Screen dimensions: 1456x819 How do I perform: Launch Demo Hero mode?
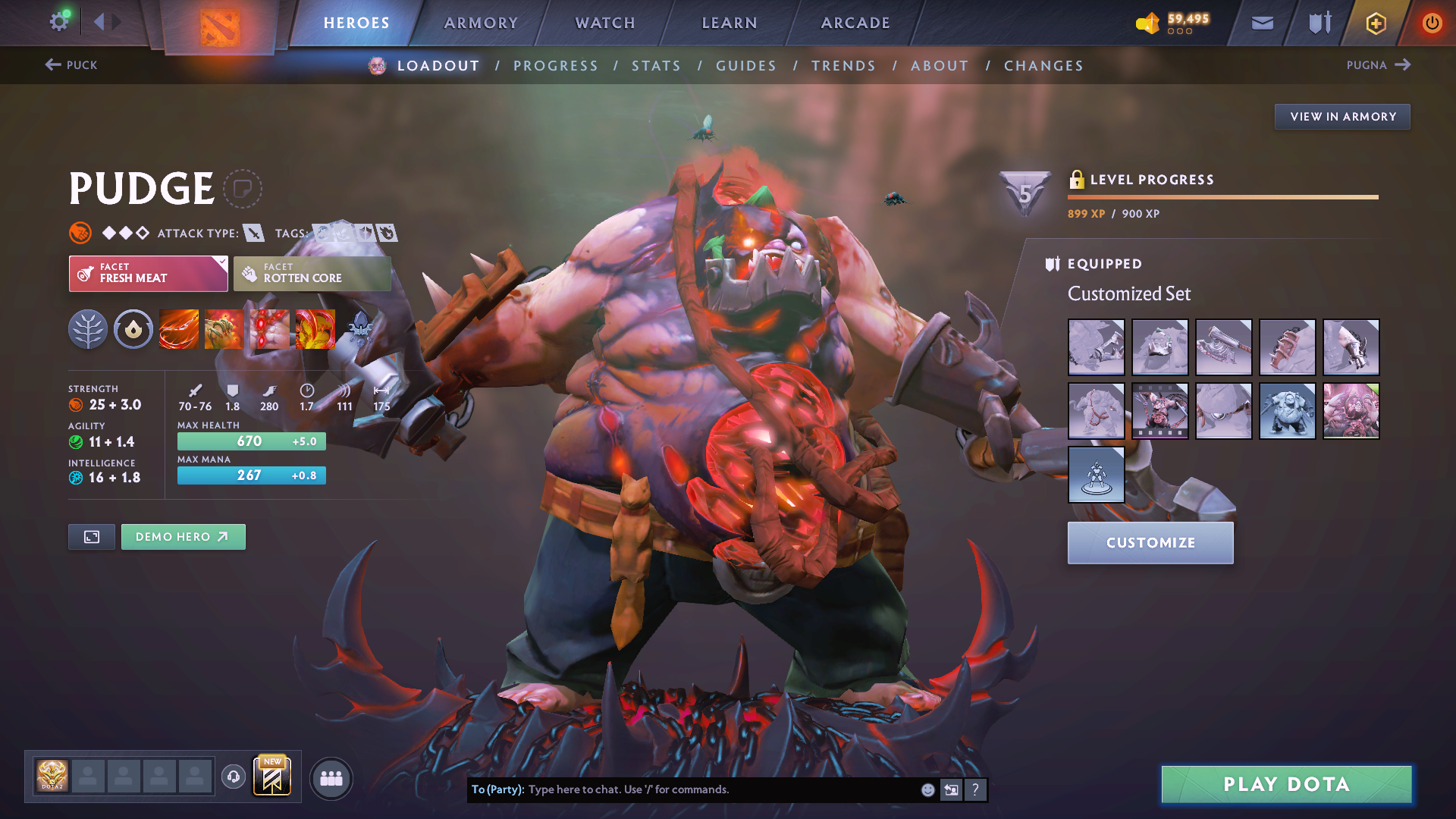[183, 537]
